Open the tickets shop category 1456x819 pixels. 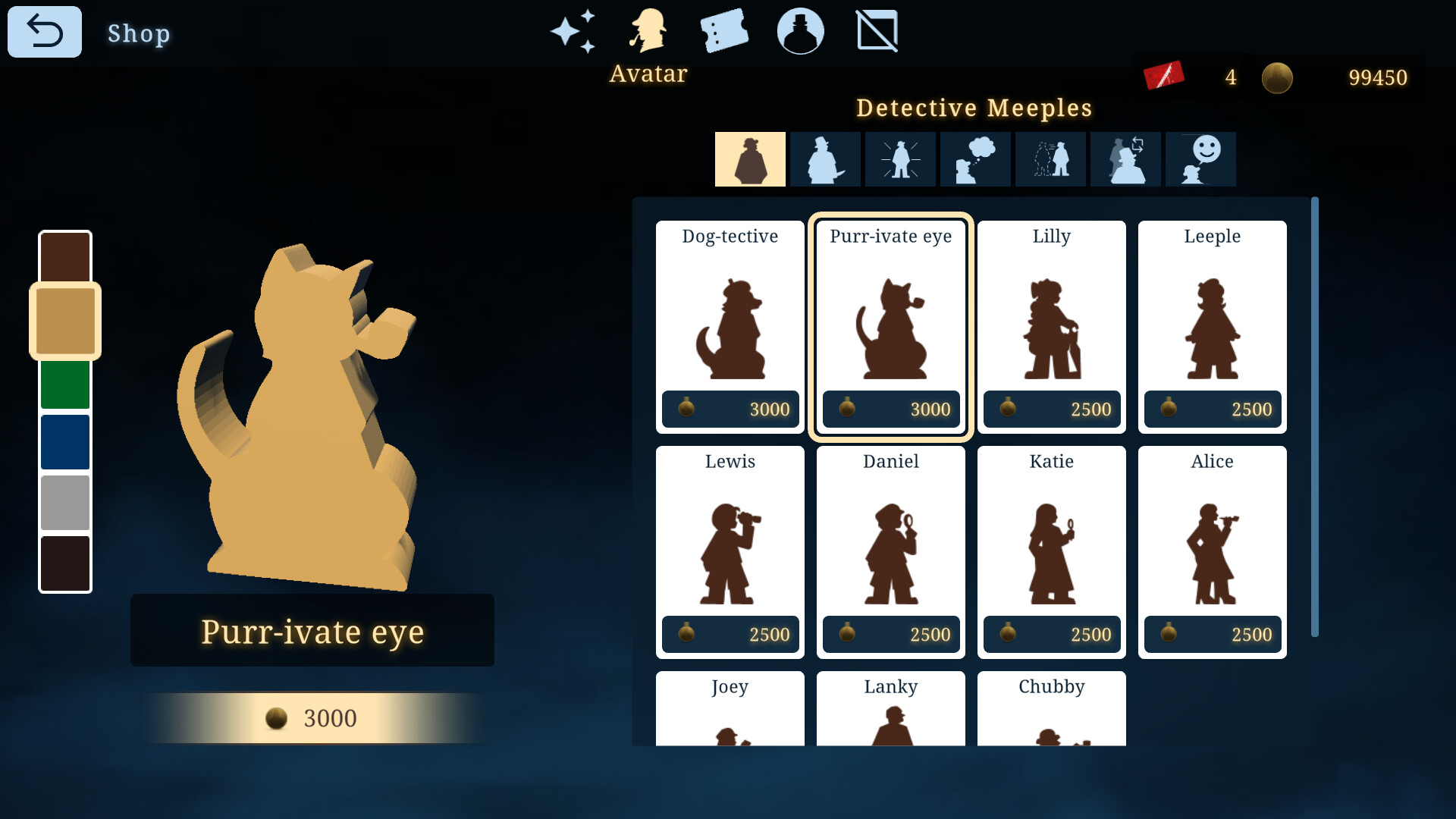tap(725, 31)
